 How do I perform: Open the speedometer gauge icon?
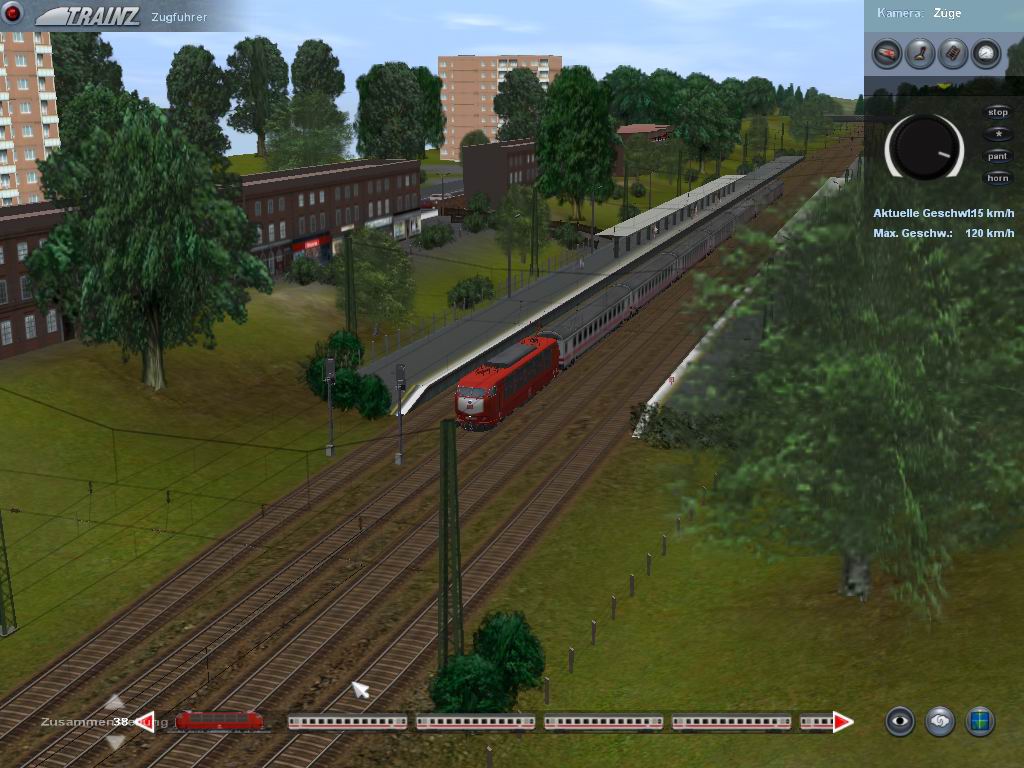pyautogui.click(x=986, y=53)
